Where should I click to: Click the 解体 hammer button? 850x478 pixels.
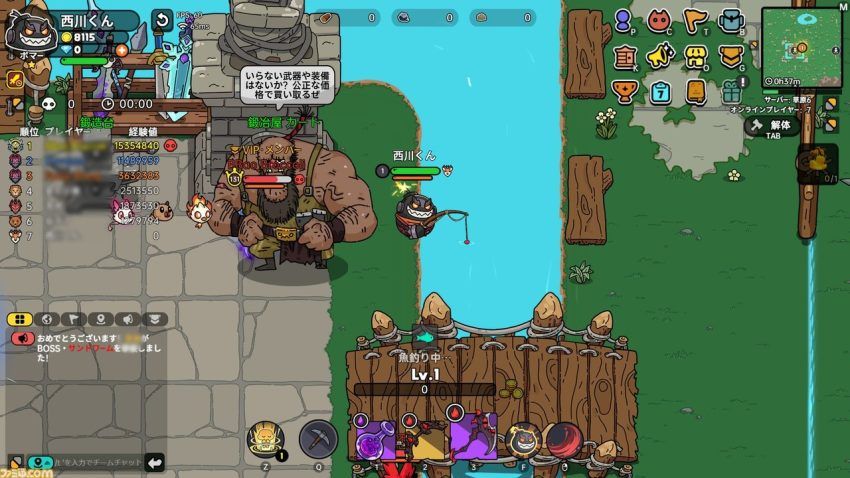(771, 126)
